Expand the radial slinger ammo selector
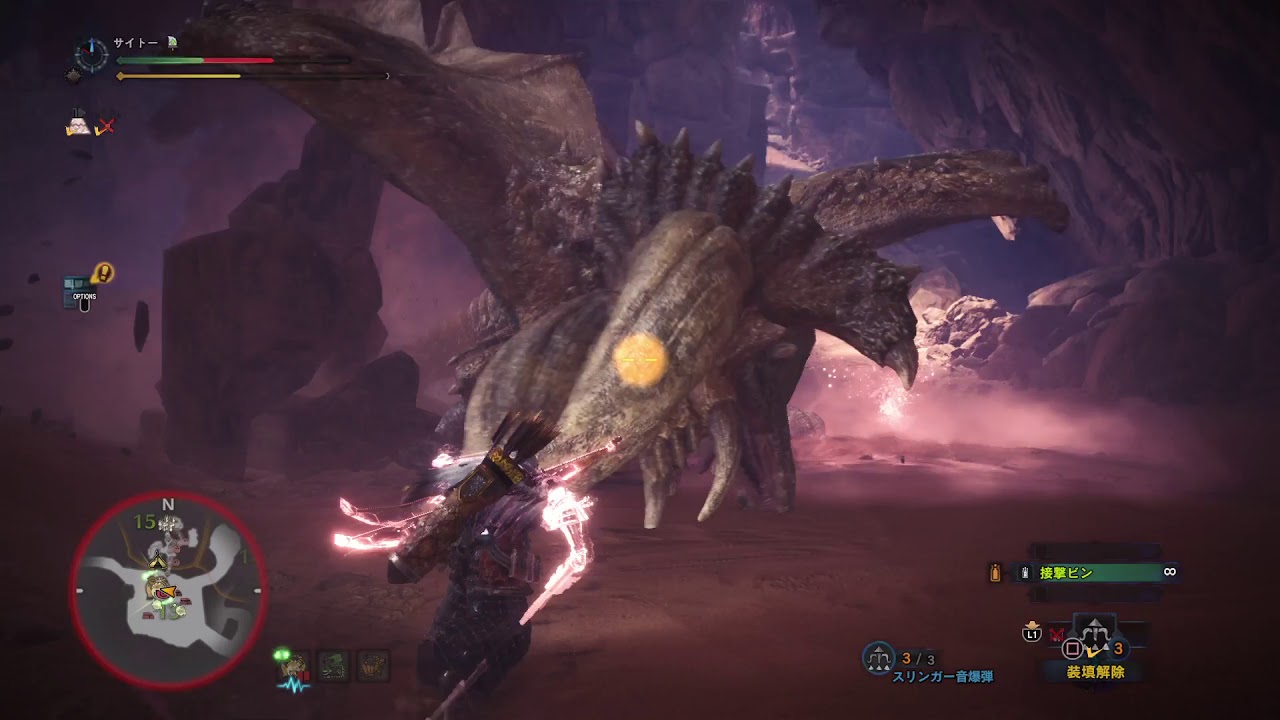 [x=1096, y=637]
